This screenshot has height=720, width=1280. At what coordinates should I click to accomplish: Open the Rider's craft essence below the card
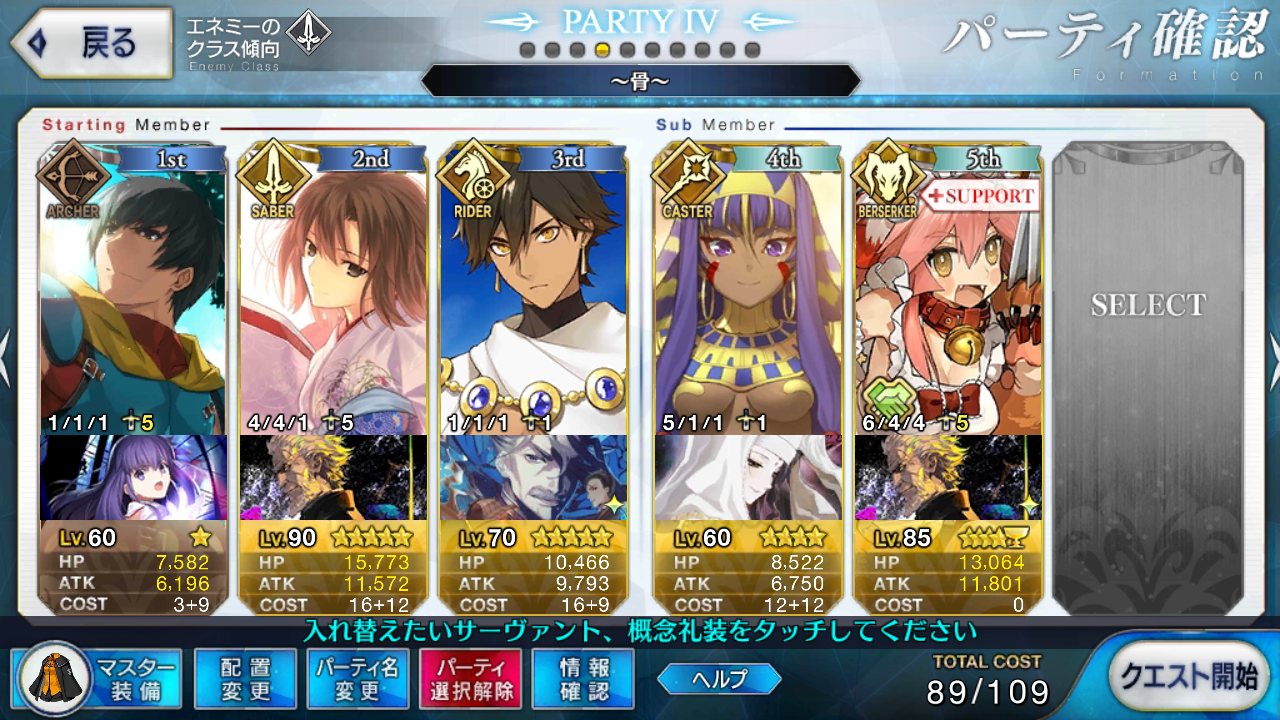(533, 478)
